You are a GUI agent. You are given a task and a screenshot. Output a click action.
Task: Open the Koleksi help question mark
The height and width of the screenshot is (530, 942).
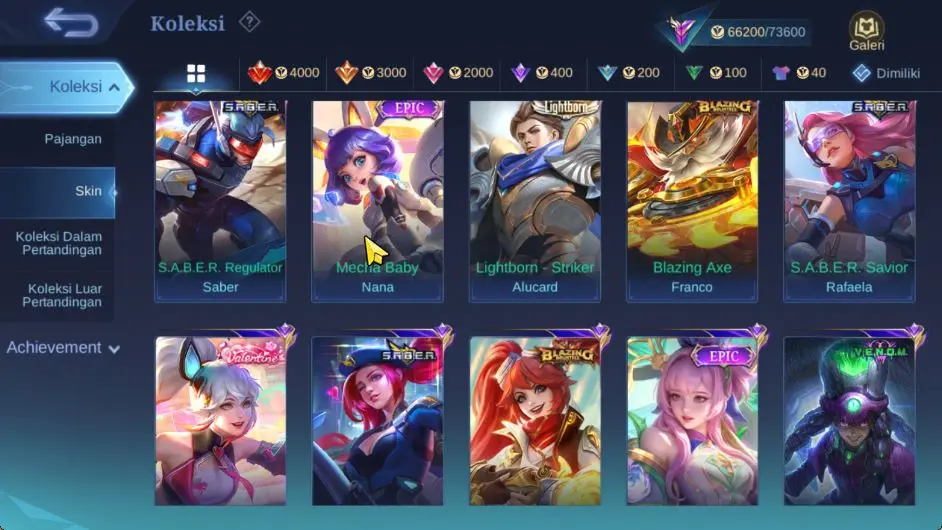pyautogui.click(x=249, y=22)
